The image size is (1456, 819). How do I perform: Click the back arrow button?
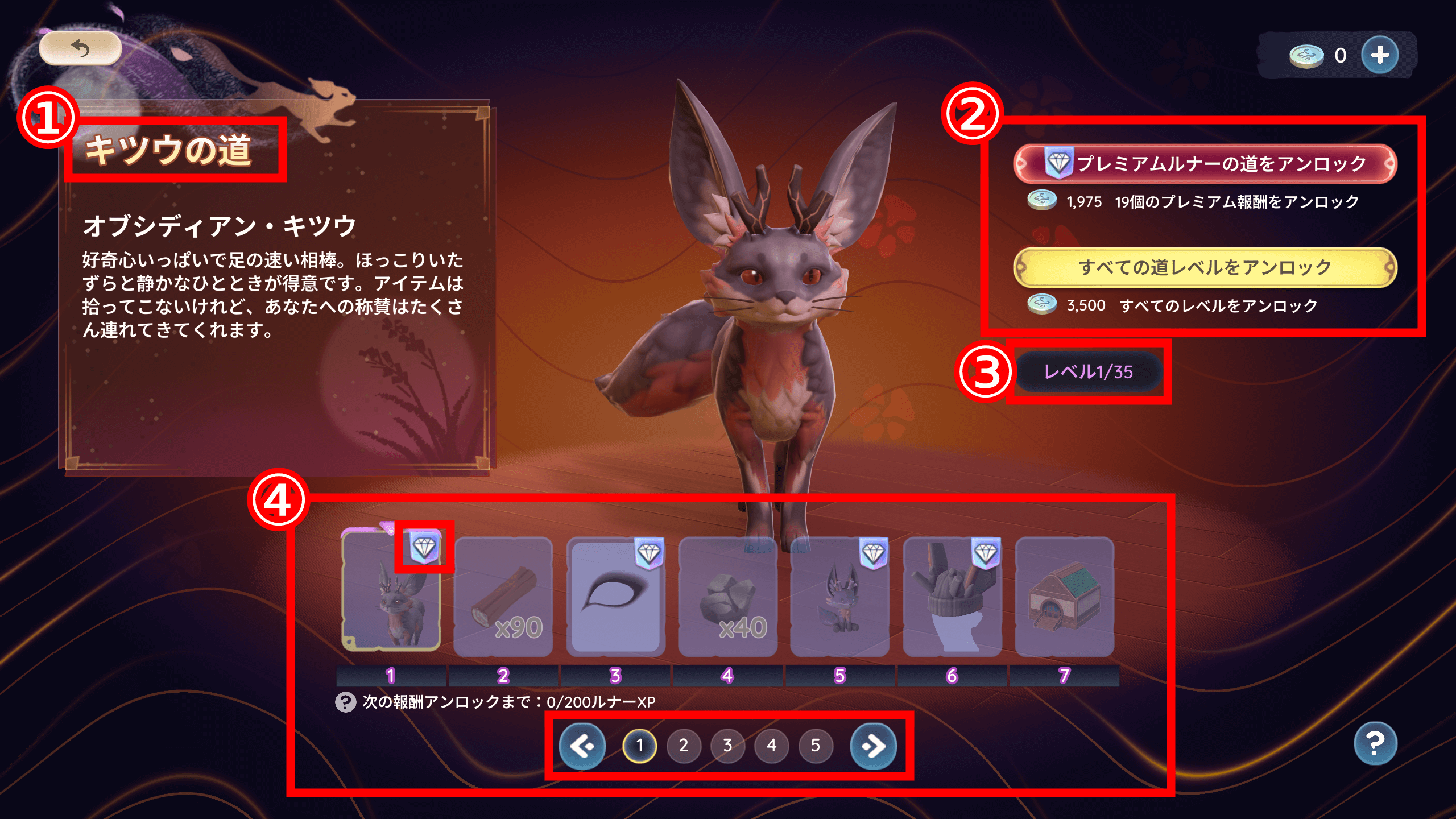80,49
